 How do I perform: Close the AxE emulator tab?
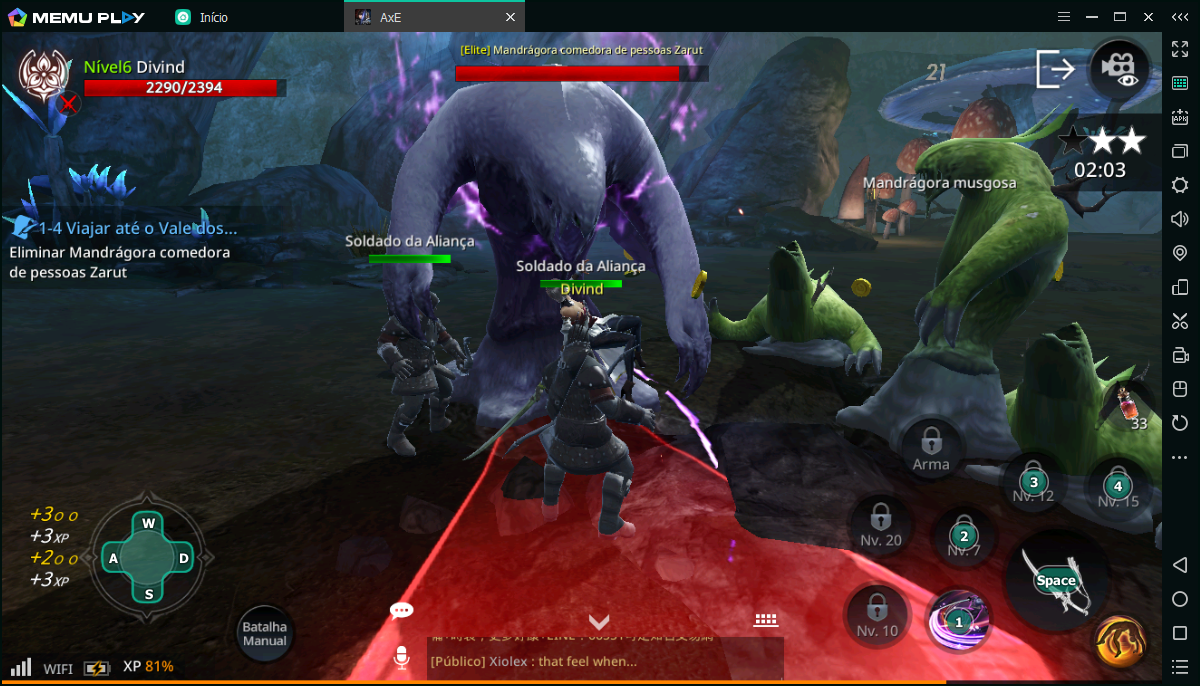pos(510,17)
